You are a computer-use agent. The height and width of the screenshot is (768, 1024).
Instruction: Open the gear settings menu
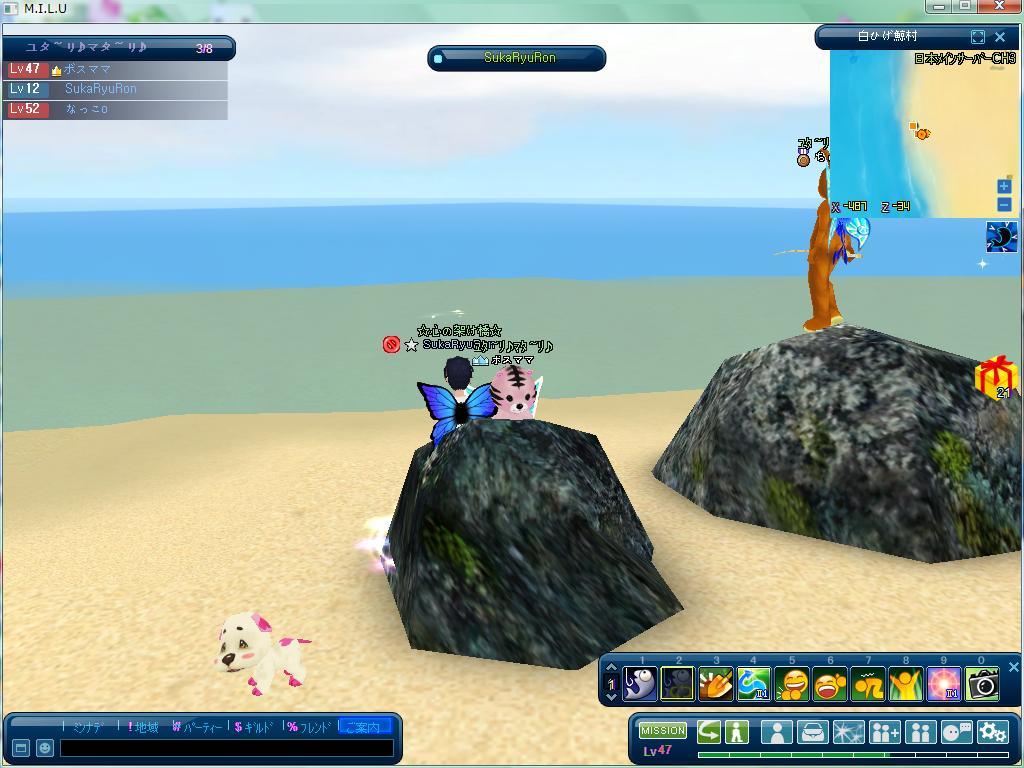pos(992,732)
